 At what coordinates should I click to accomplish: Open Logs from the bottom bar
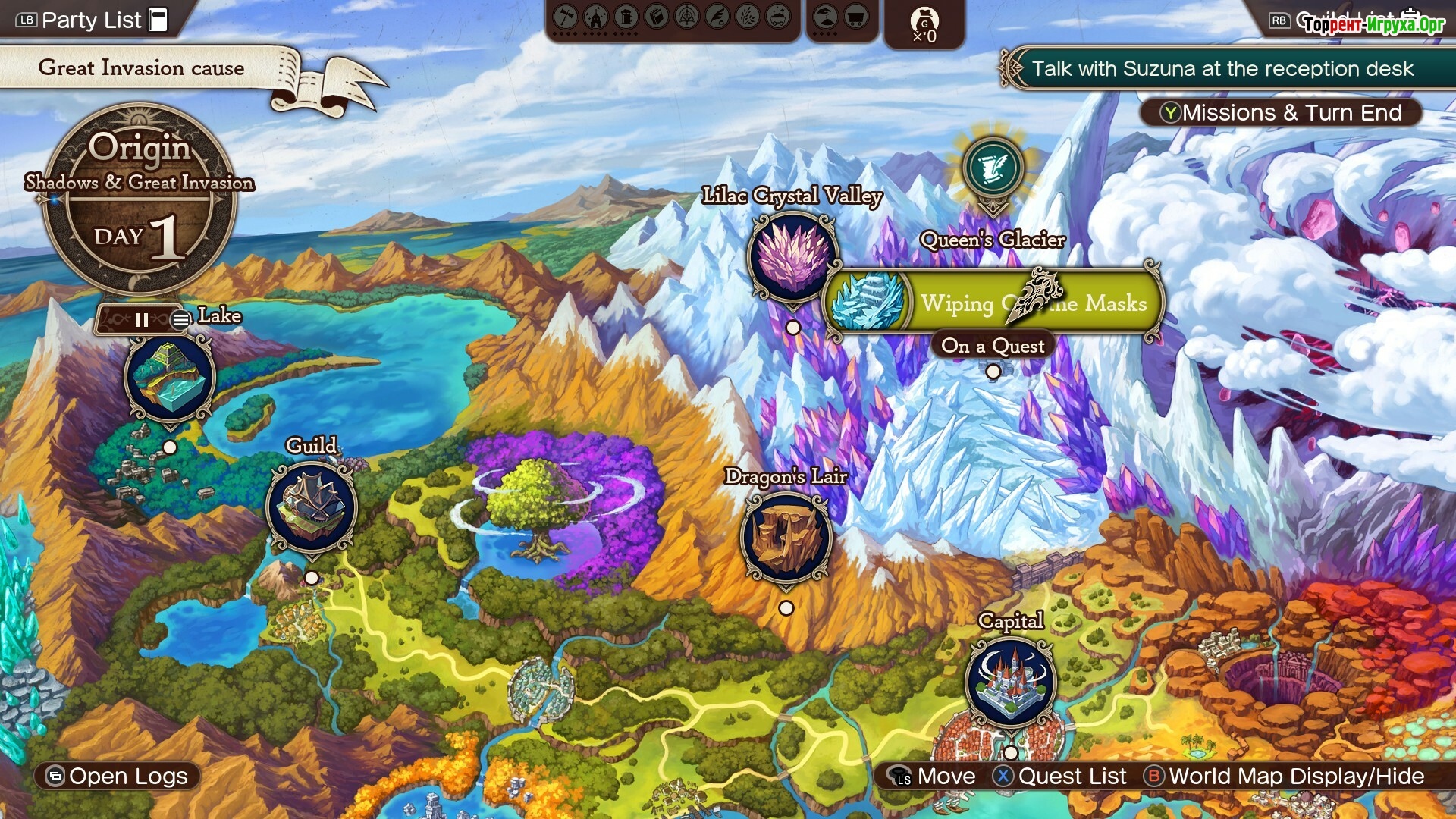click(x=118, y=777)
